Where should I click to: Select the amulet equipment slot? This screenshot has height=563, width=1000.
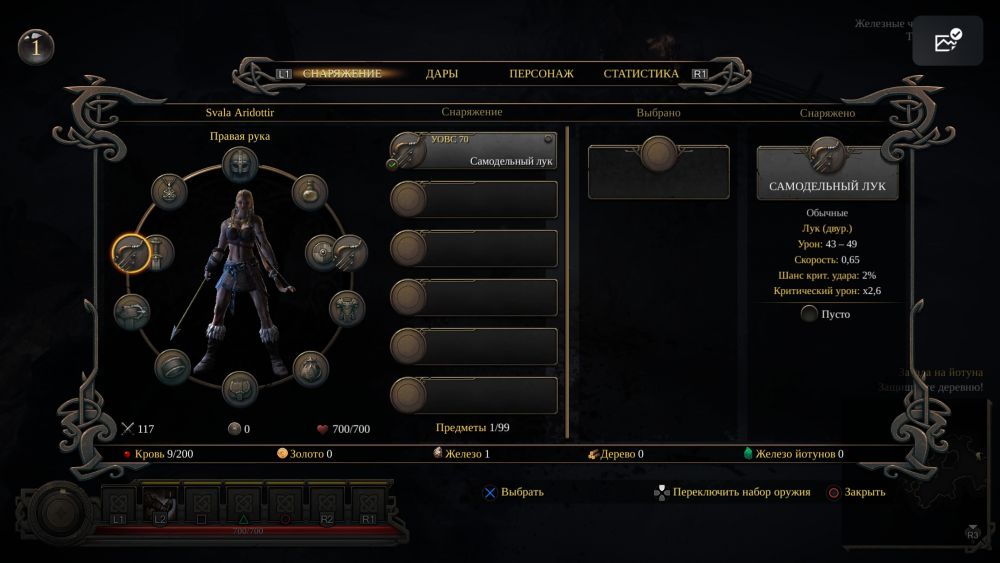[x=170, y=191]
